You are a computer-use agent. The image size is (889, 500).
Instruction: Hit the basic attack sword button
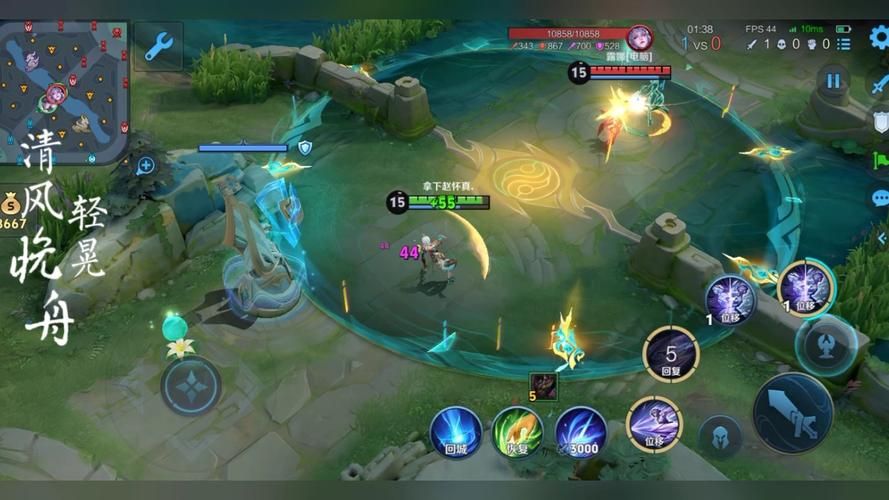792,413
